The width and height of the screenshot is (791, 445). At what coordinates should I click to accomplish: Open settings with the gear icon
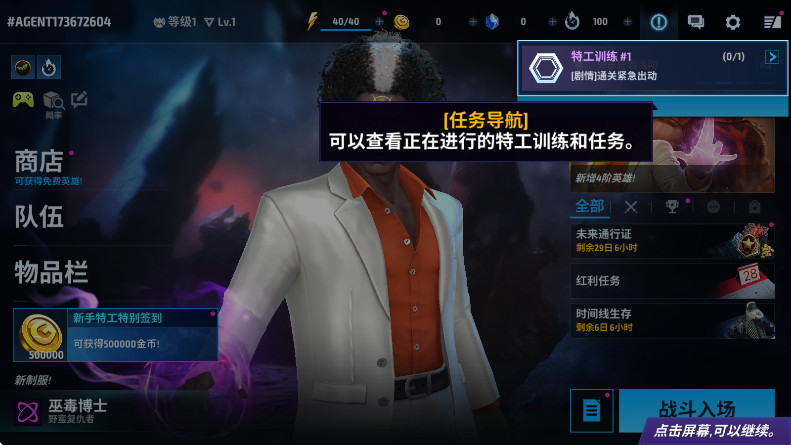click(x=733, y=21)
